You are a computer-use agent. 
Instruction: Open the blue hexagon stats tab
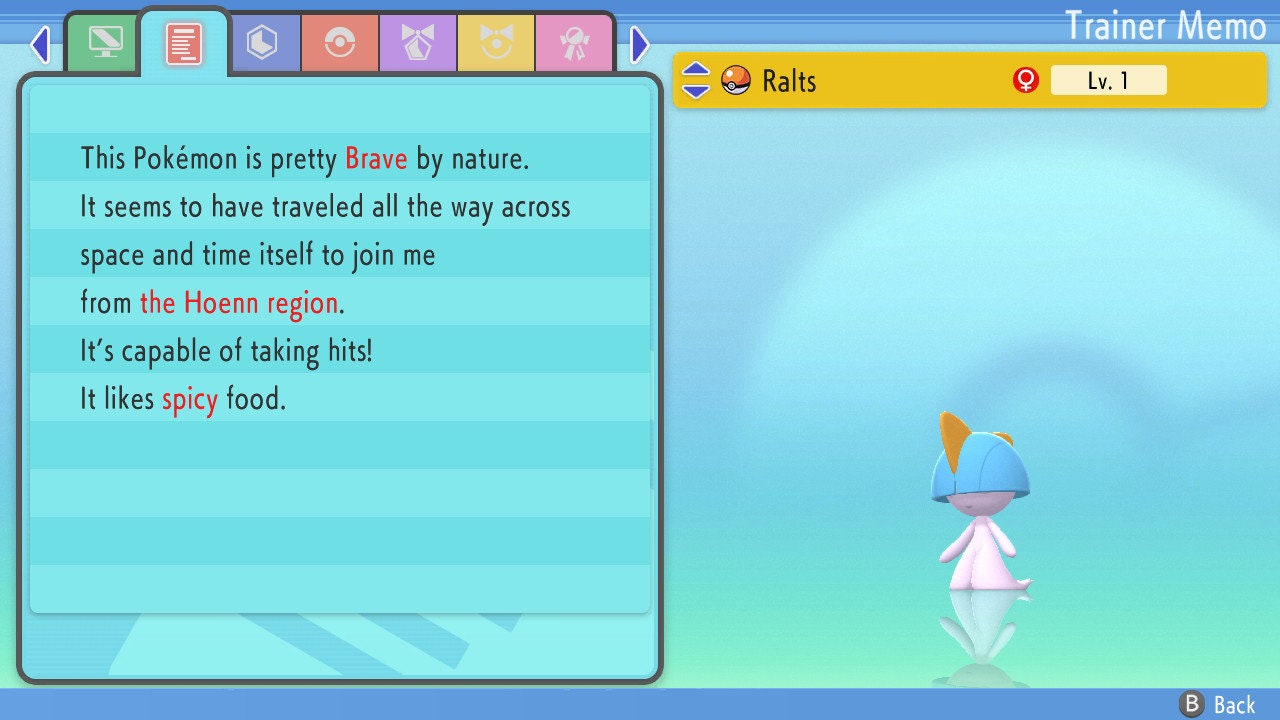tap(262, 43)
